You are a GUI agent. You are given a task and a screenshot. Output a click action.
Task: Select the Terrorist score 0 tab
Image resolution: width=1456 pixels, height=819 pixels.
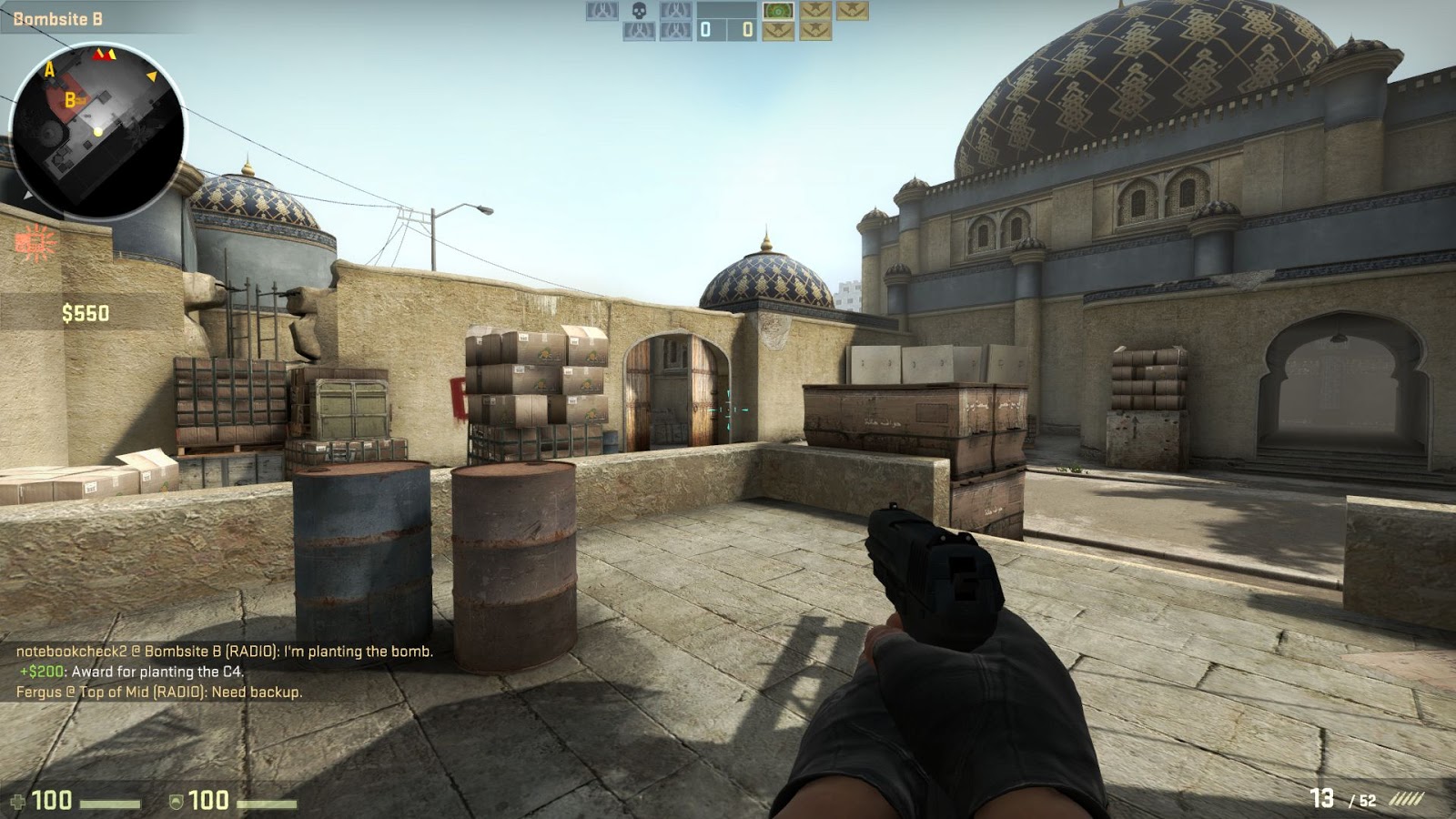[746, 29]
